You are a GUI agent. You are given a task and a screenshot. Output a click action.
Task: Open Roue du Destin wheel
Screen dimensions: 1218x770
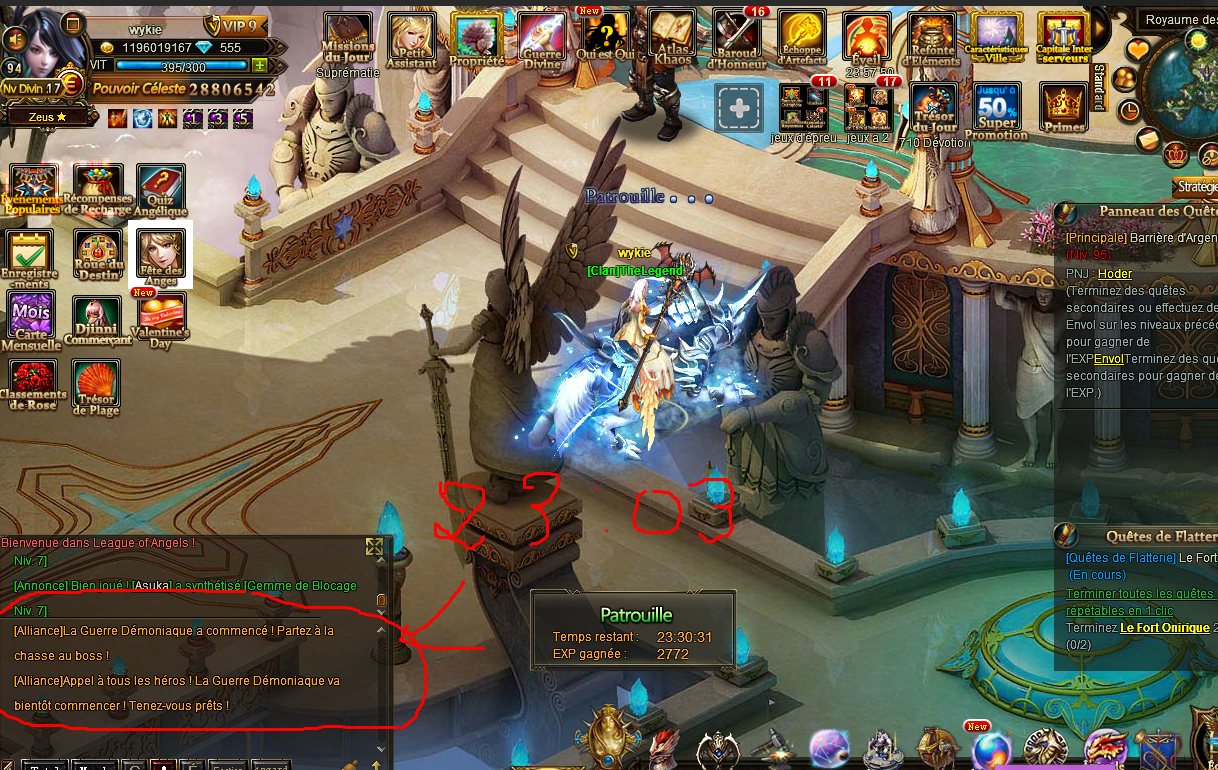tap(97, 253)
